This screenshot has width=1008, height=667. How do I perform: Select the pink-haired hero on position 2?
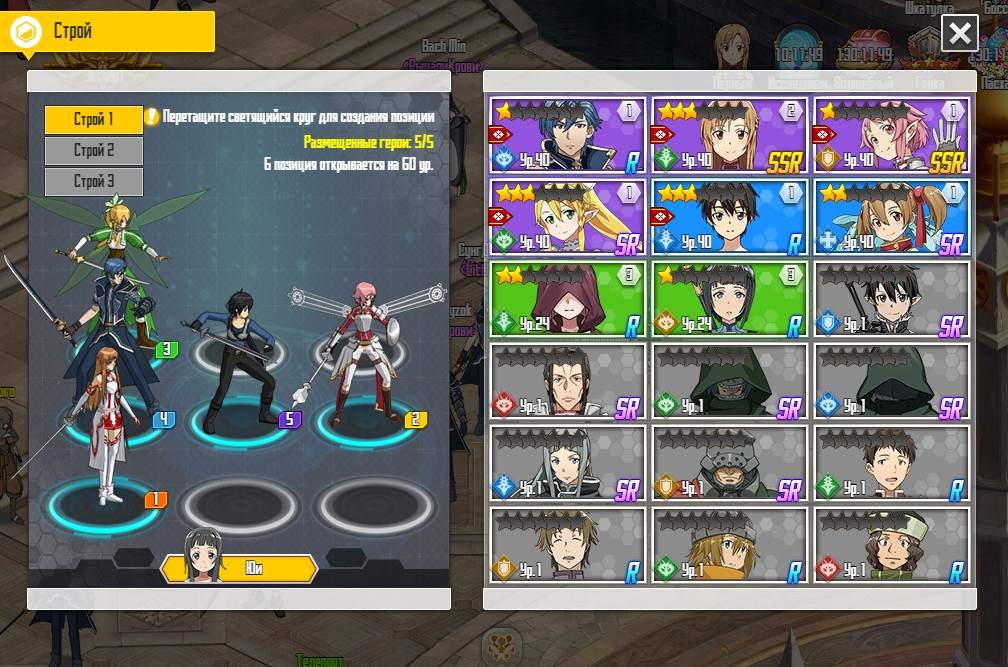point(362,350)
